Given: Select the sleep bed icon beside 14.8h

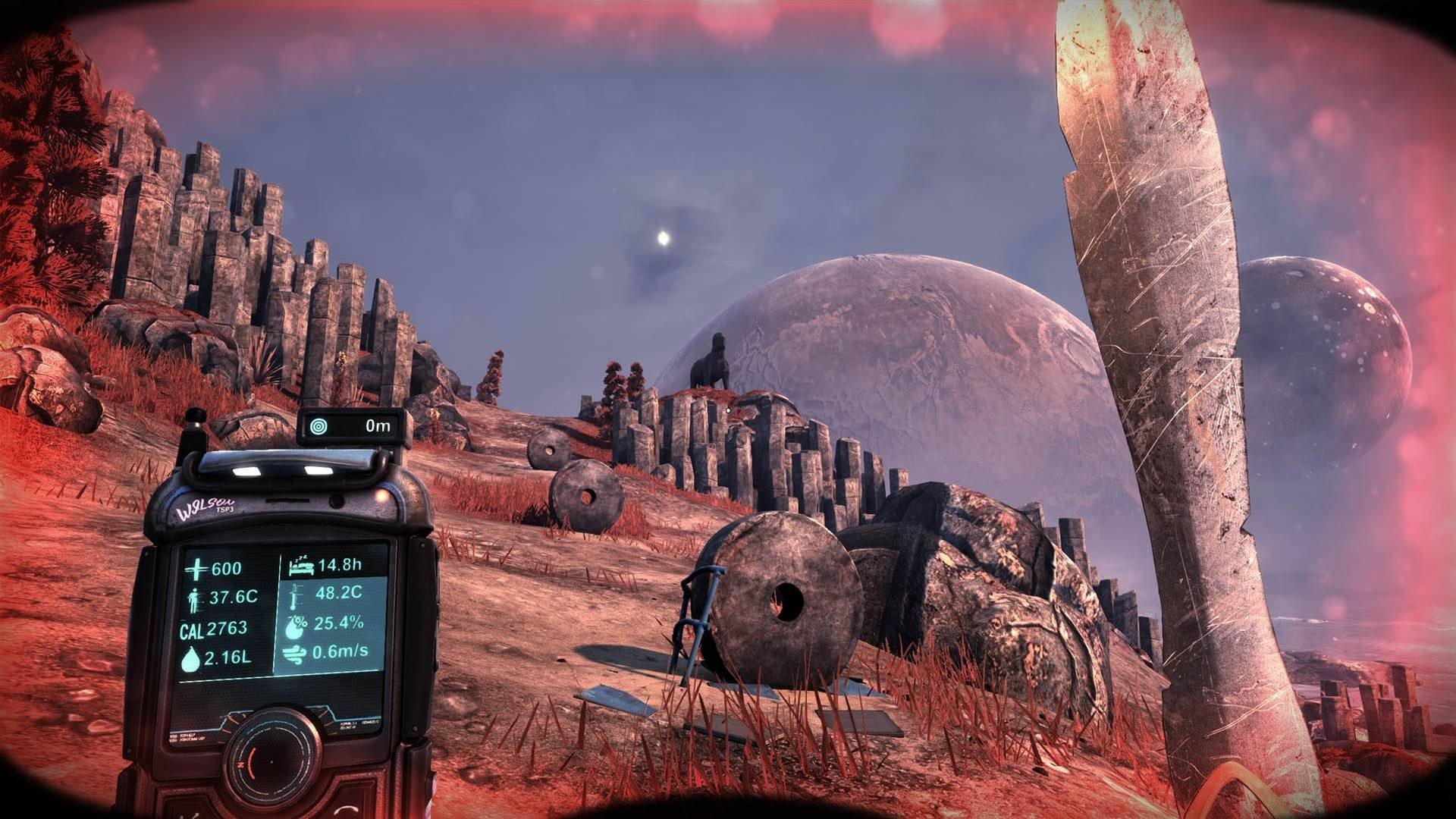Looking at the screenshot, I should point(303,566).
